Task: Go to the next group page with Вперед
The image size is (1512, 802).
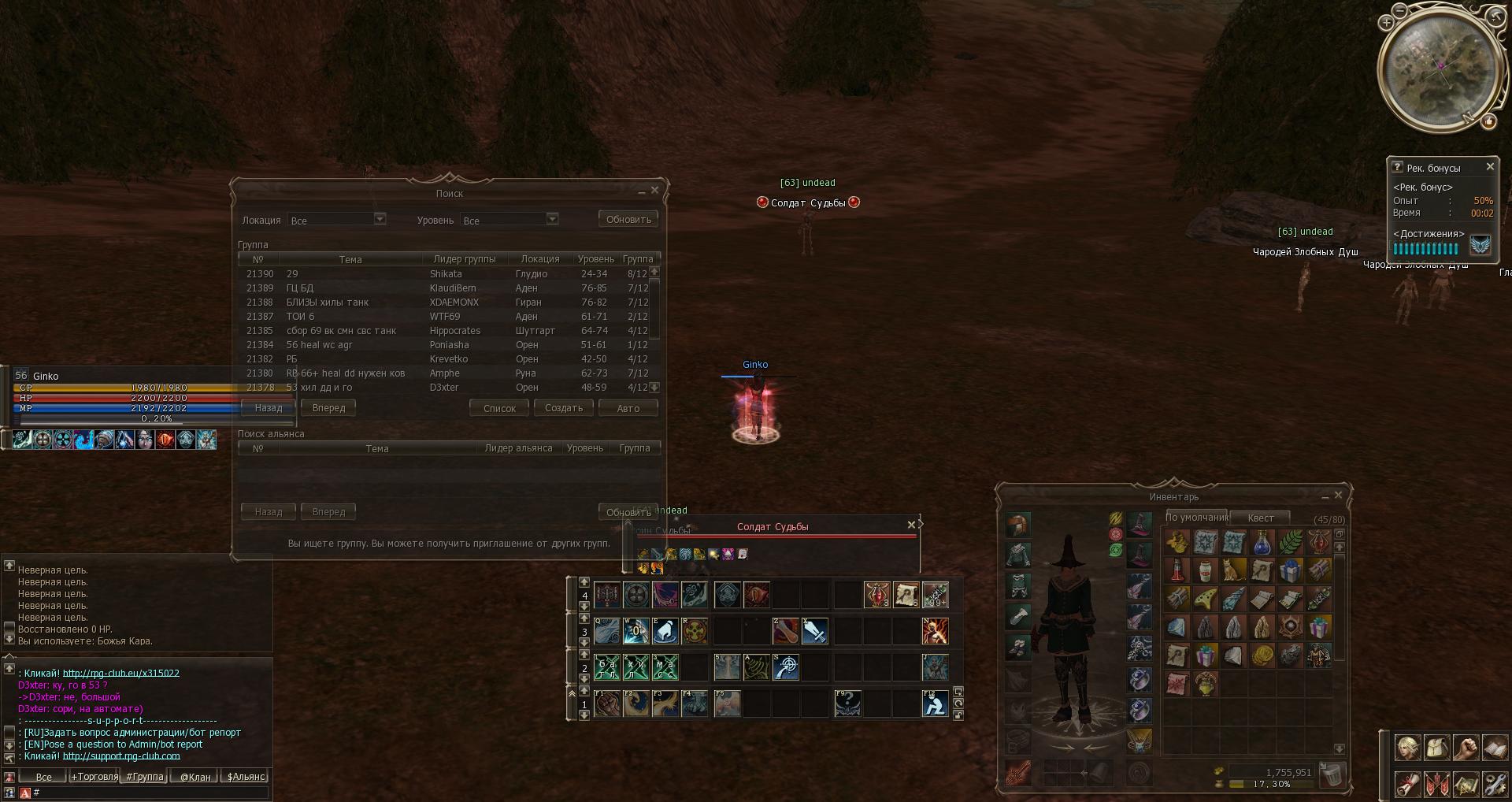Action: 328,408
